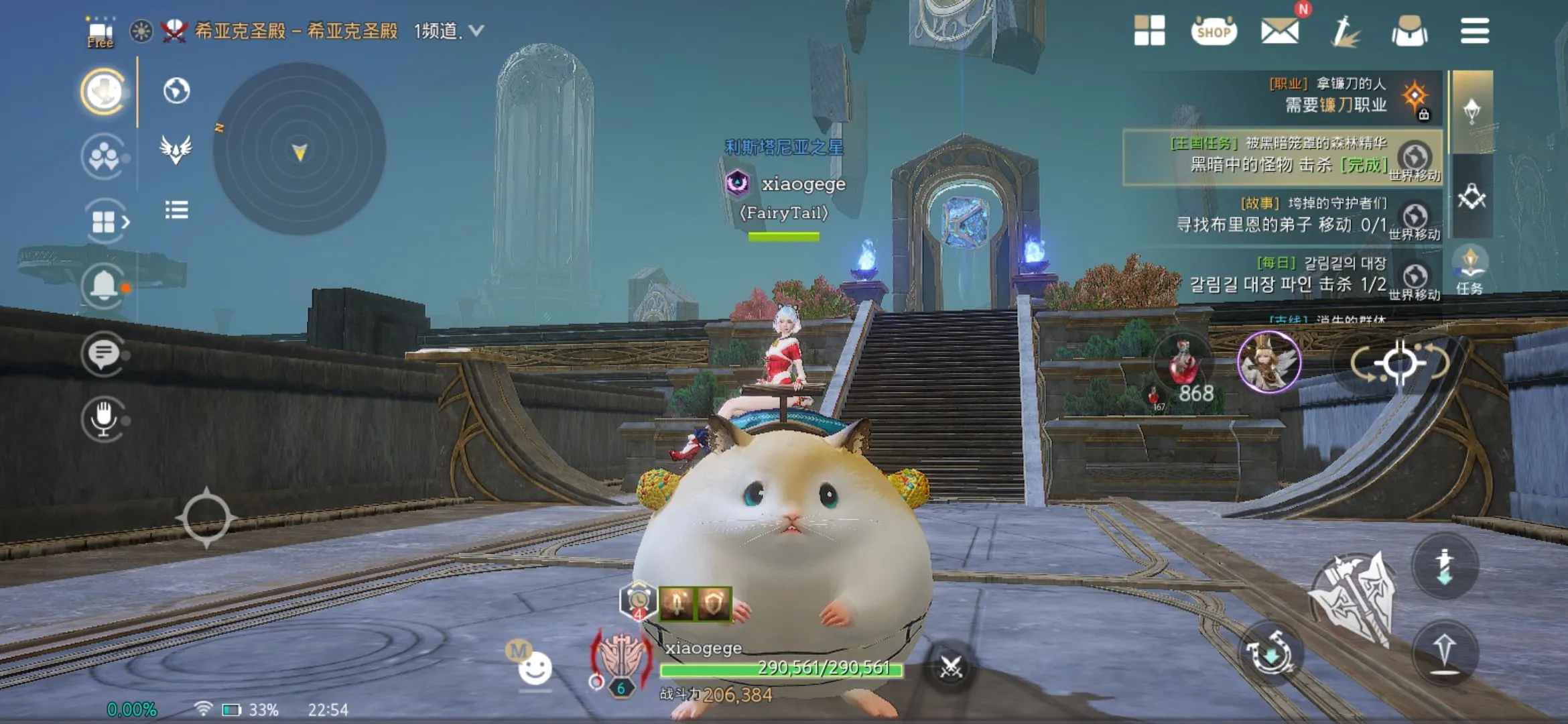Tap the crossed swords combat toggle

click(x=951, y=667)
